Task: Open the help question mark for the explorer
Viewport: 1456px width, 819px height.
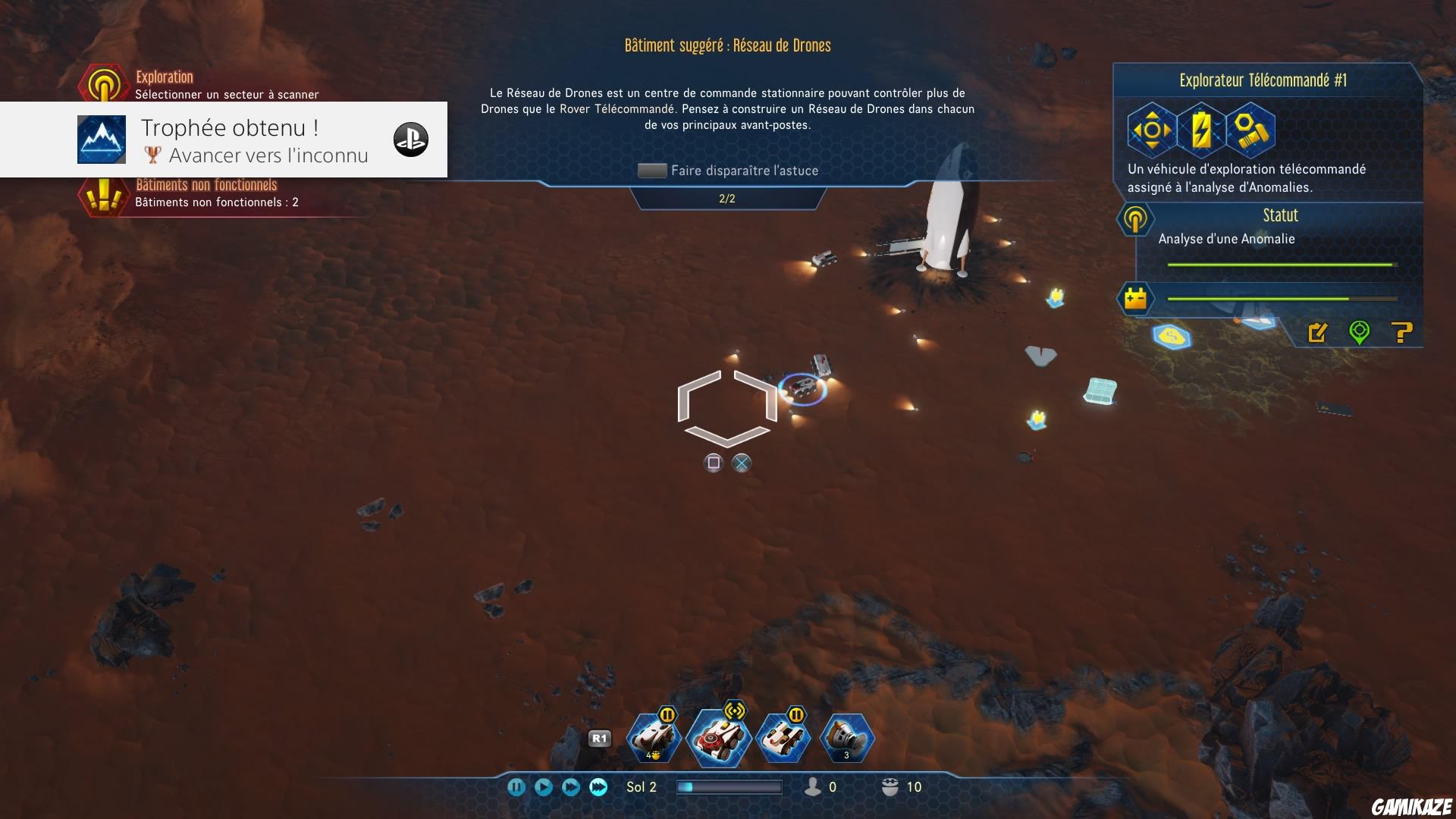Action: (1401, 332)
